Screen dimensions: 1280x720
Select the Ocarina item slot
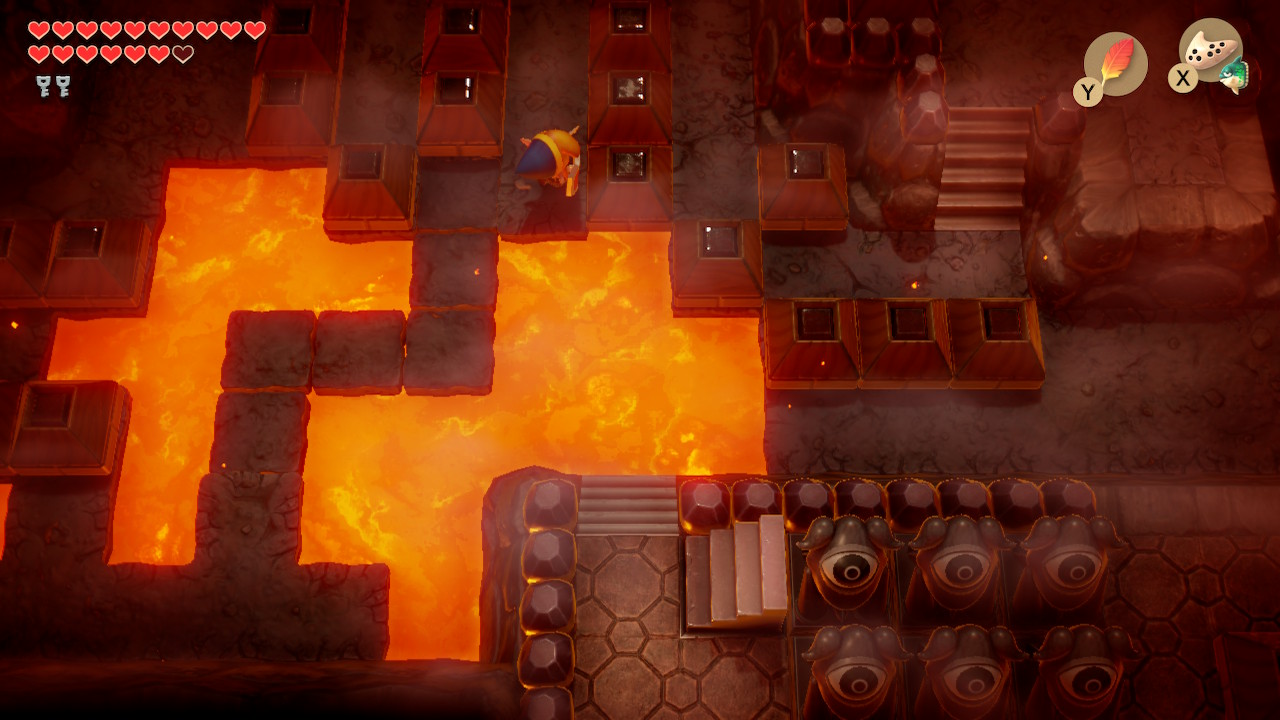(1211, 52)
